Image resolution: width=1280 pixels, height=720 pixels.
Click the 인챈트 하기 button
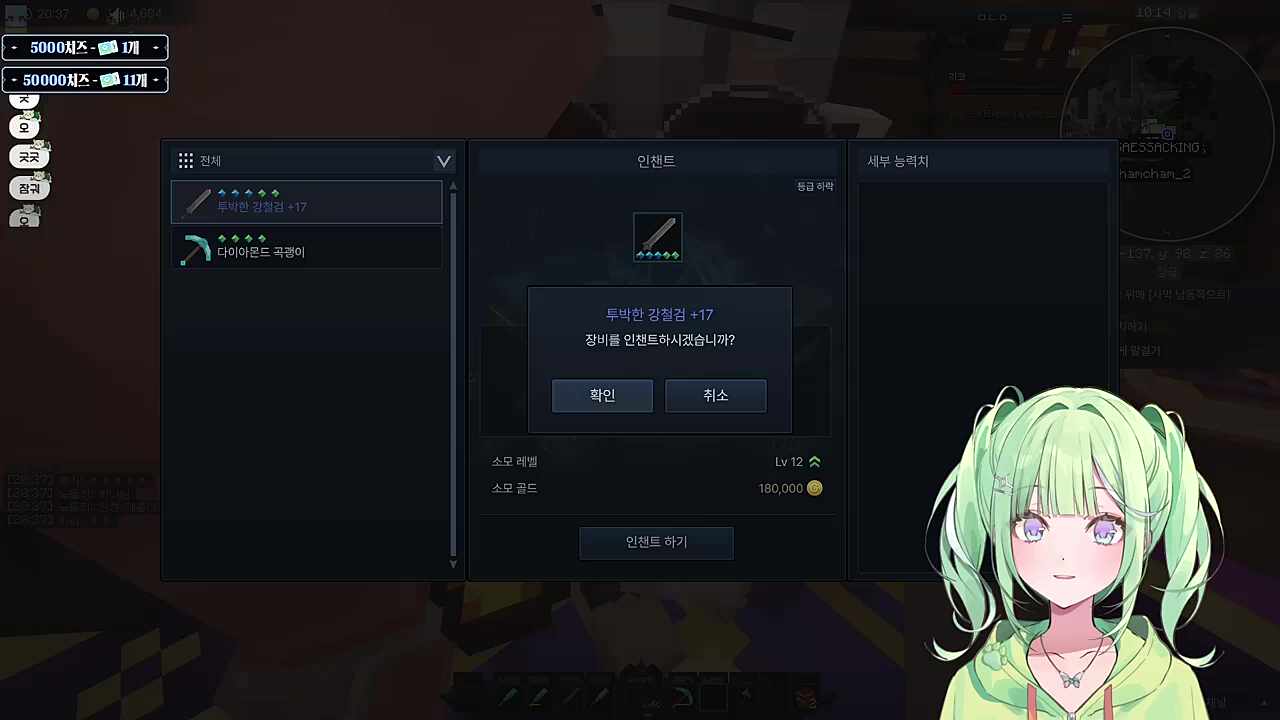point(656,542)
